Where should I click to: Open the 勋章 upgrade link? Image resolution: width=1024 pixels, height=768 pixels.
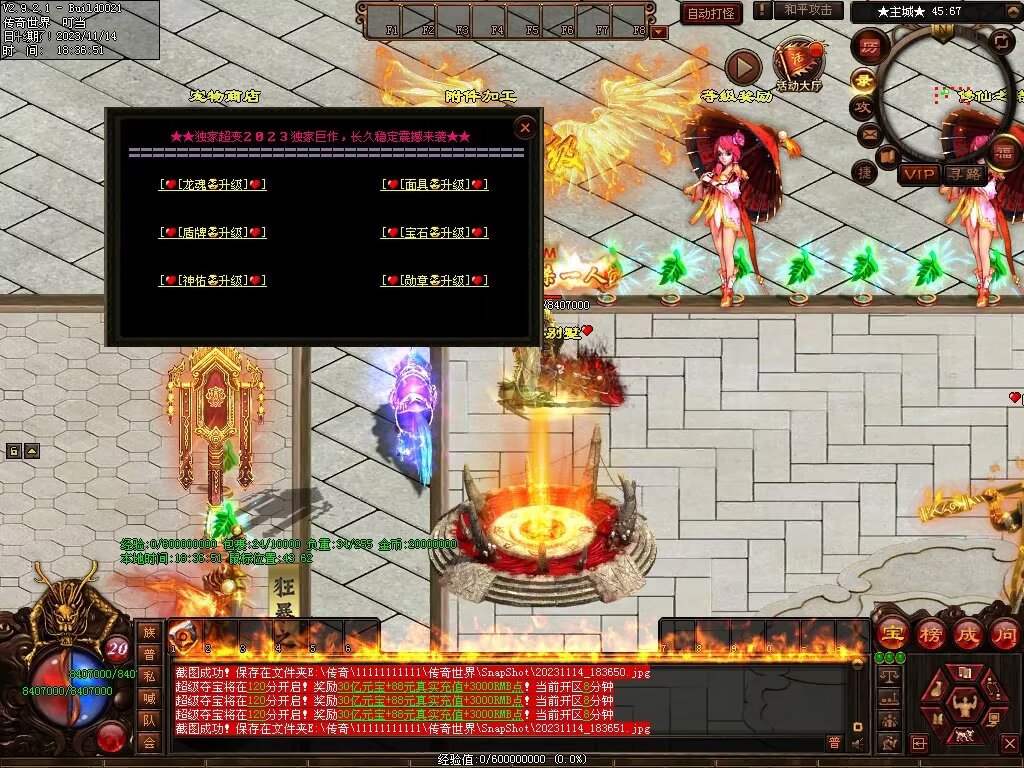point(435,280)
